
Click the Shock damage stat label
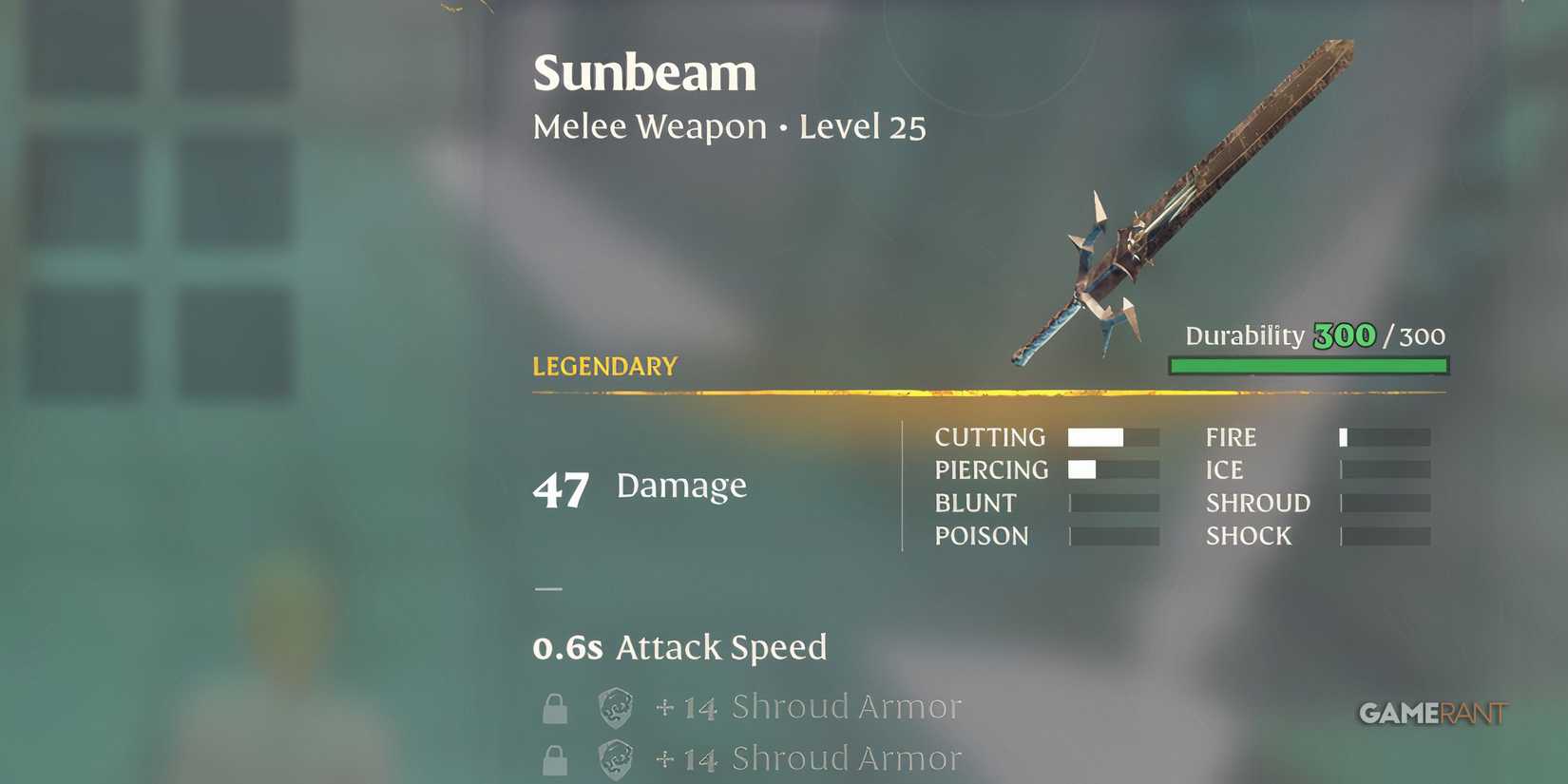[x=1249, y=536]
